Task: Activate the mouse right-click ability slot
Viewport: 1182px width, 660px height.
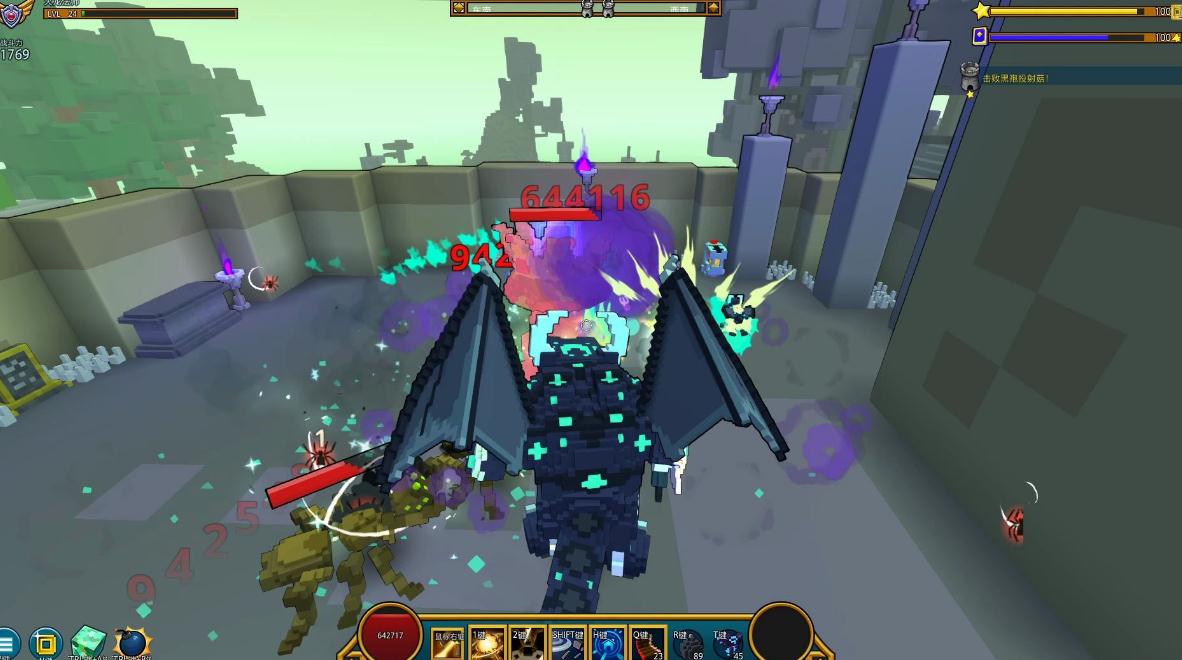Action: (448, 645)
